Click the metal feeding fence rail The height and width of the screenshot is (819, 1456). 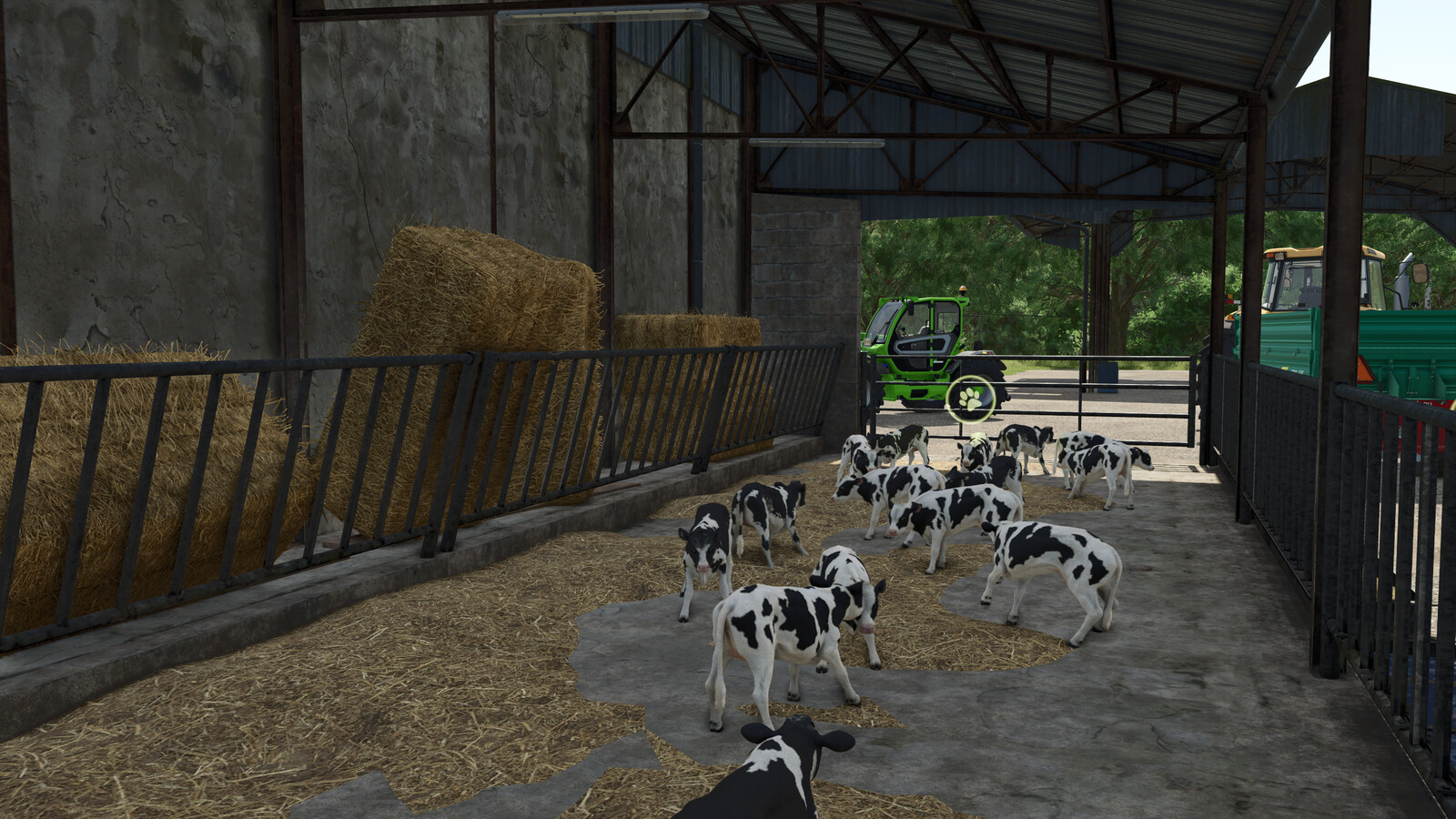(x=364, y=437)
